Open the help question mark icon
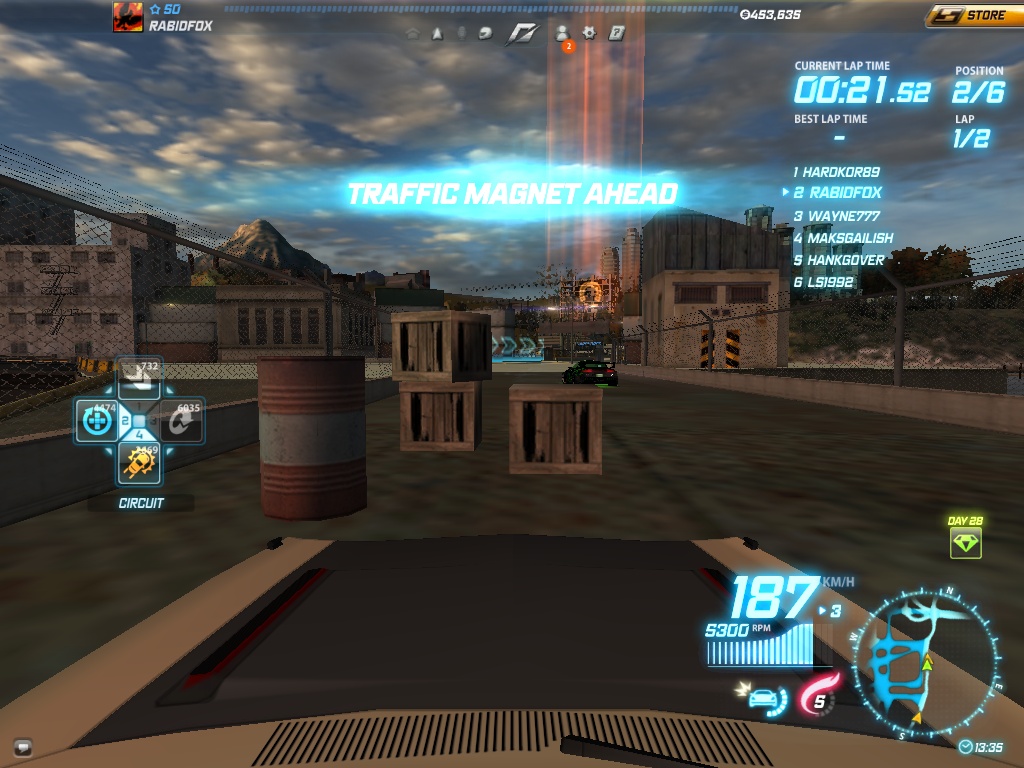 pyautogui.click(x=617, y=33)
